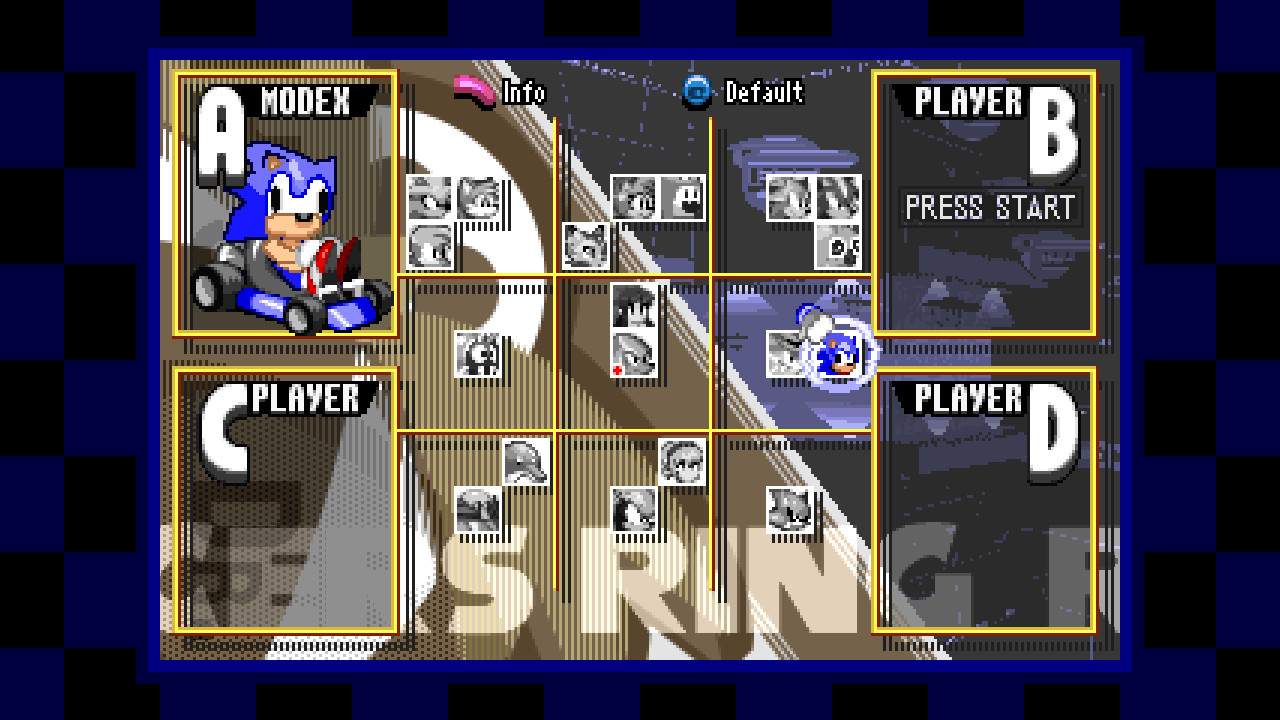Select the hat-wearing girl character icon
Screen dimensions: 1280x720
click(x=680, y=460)
